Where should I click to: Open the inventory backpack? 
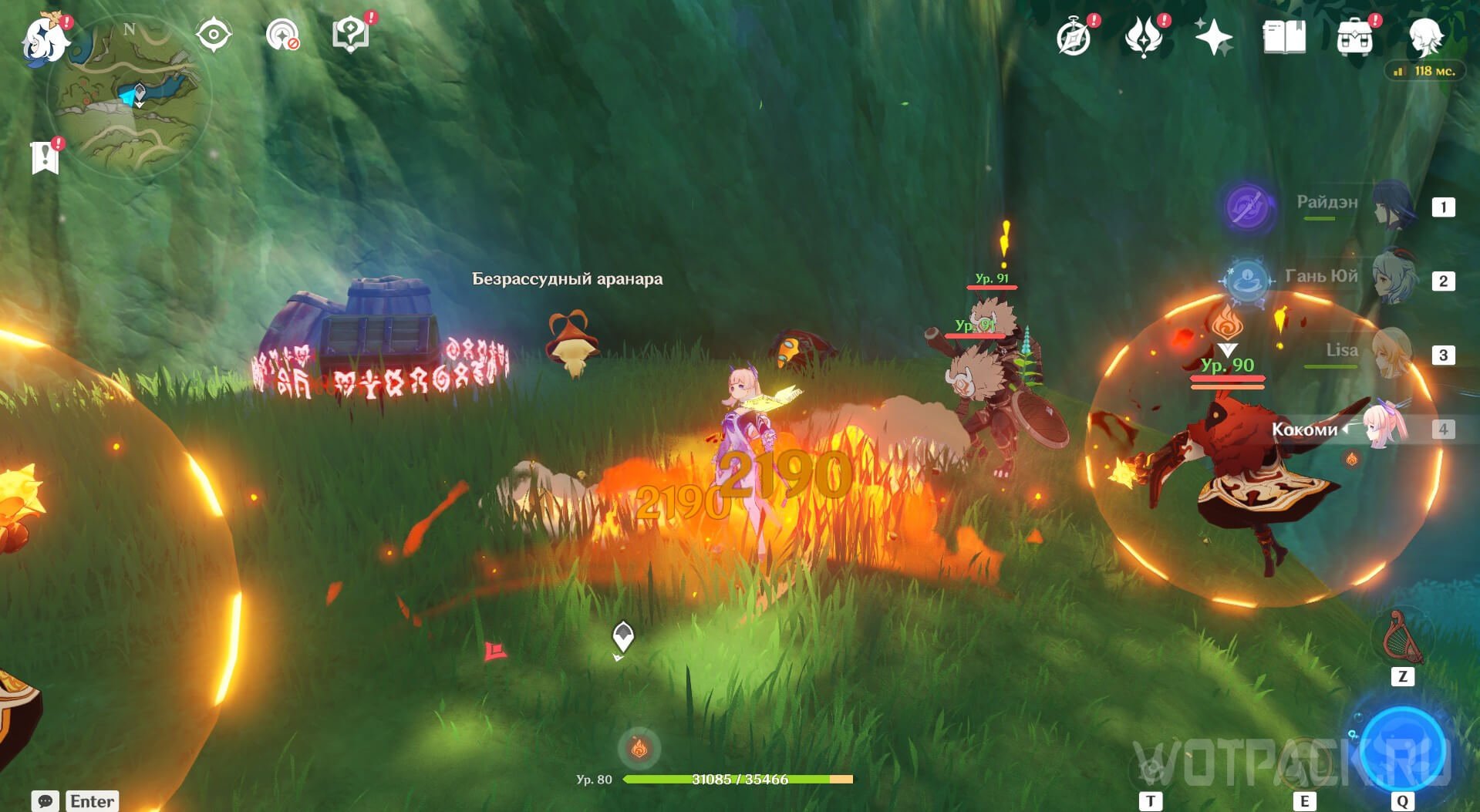click(x=1355, y=36)
